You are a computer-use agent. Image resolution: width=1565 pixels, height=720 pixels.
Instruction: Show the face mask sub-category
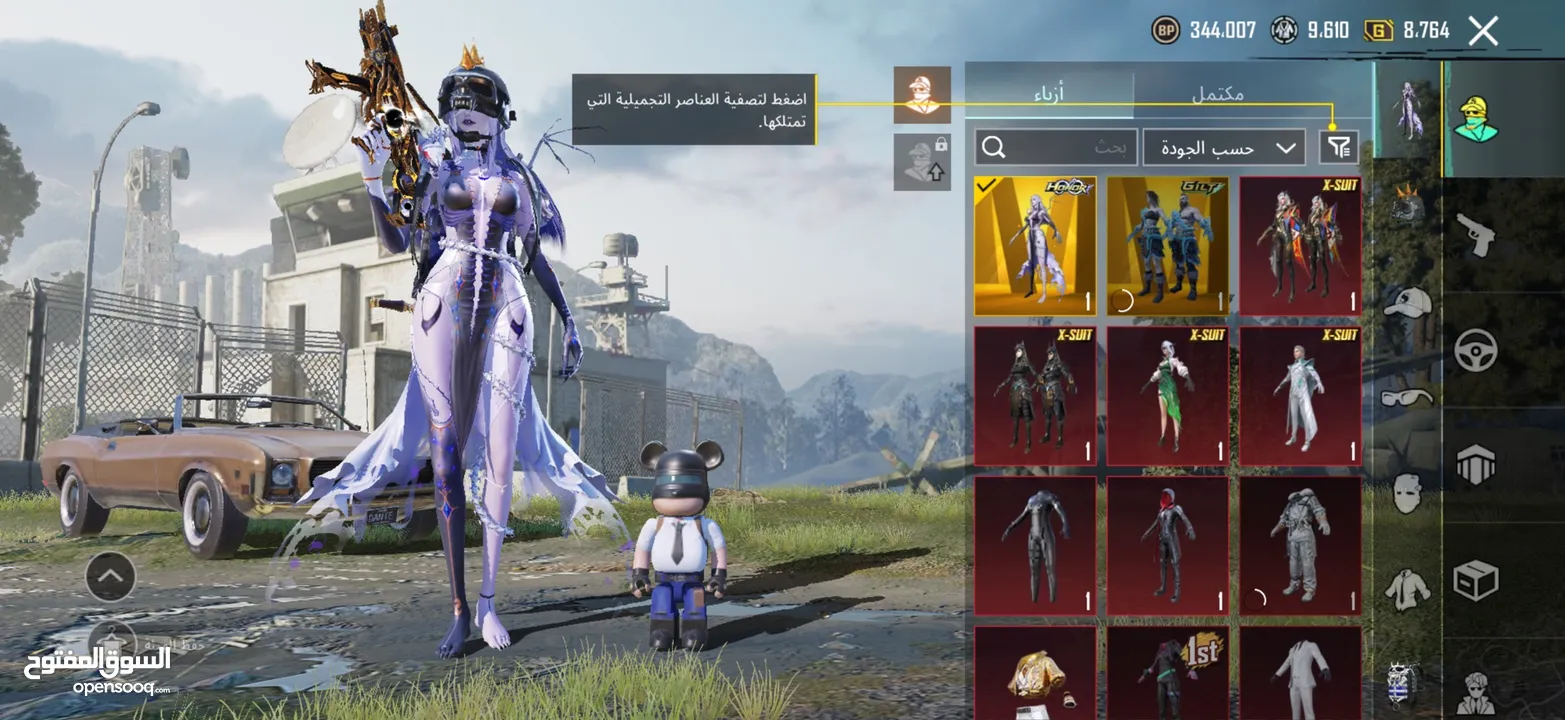tap(1407, 493)
